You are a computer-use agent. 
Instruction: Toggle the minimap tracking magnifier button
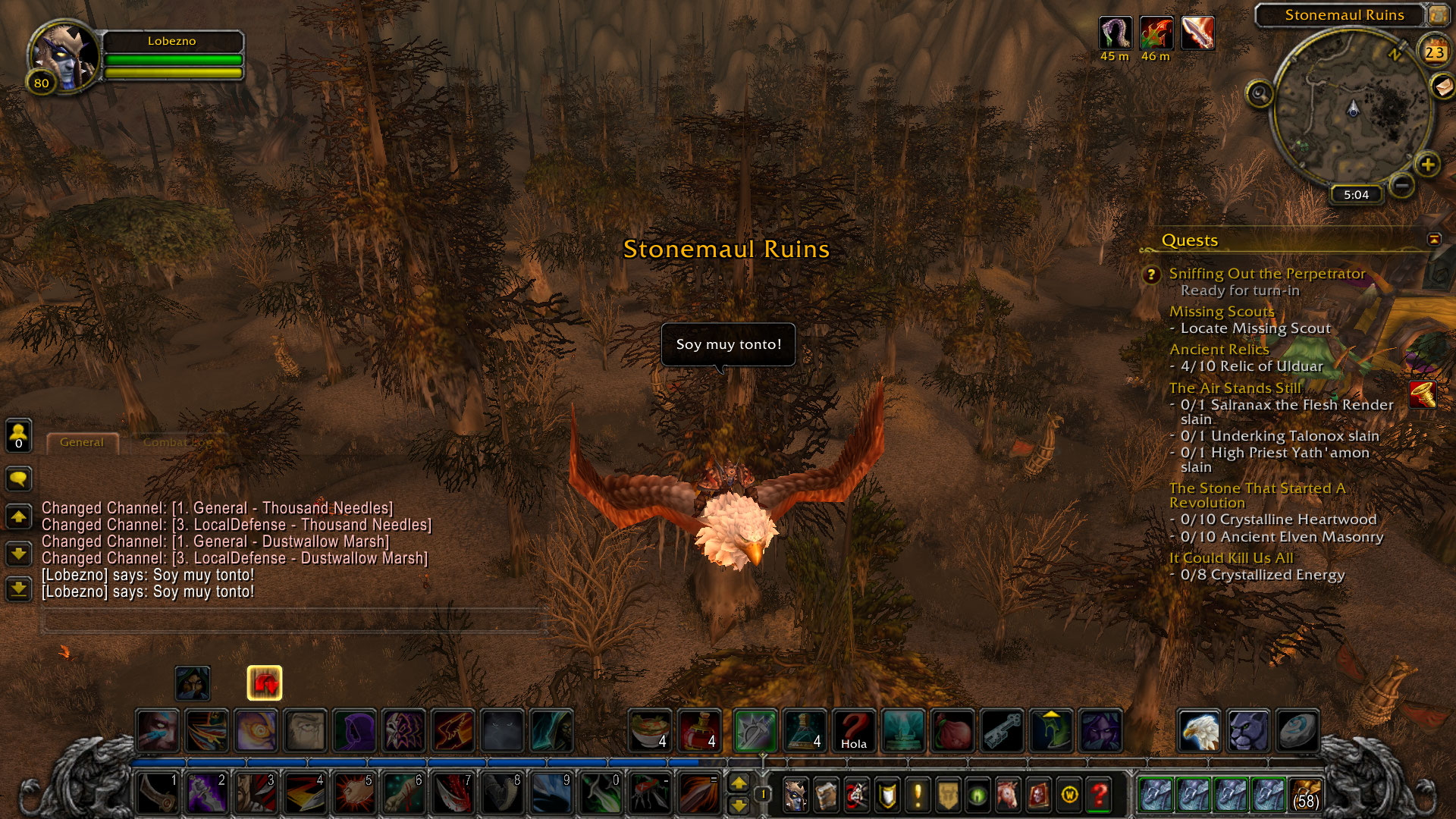tap(1260, 94)
